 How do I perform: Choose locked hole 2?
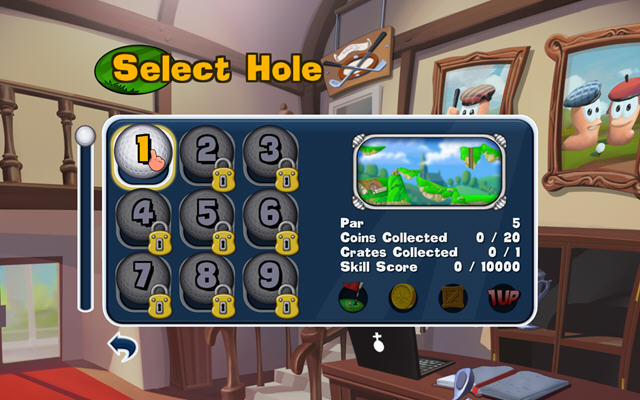pos(207,154)
